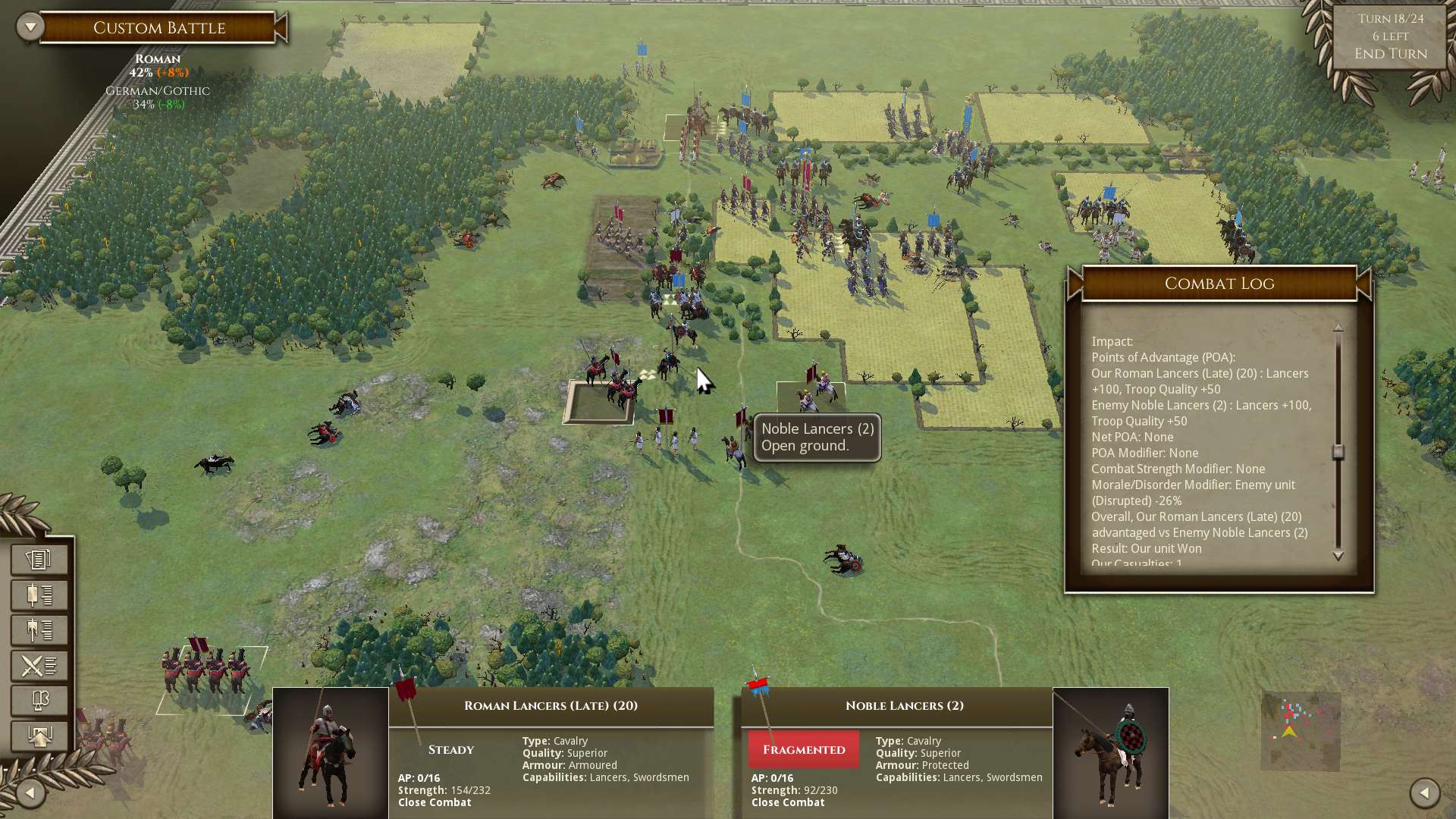Screen dimensions: 1456x819
Task: Open the Custom Battle dropdown arrow
Action: [30, 27]
